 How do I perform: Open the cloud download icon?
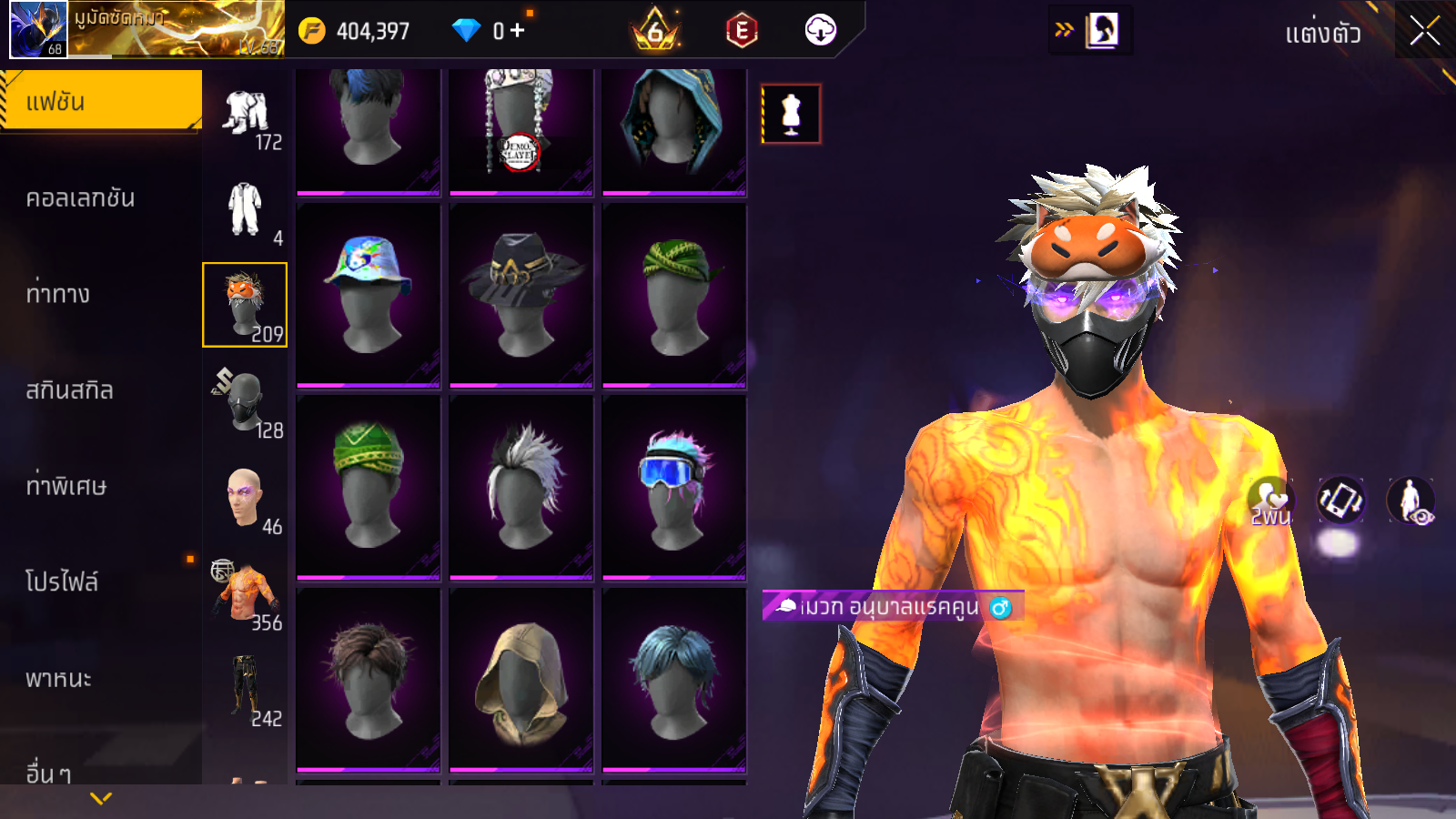pyautogui.click(x=820, y=31)
